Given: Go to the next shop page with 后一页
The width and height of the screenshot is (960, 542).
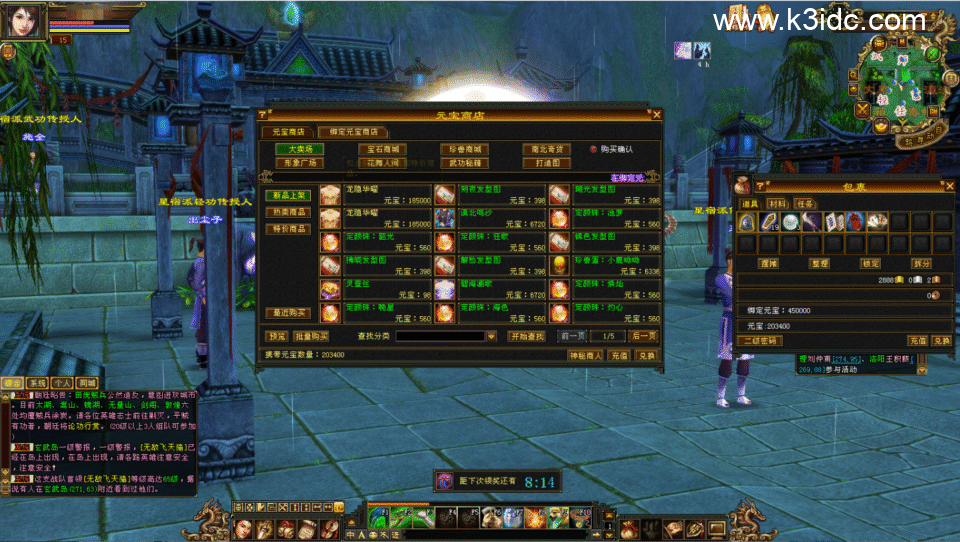Looking at the screenshot, I should point(643,336).
